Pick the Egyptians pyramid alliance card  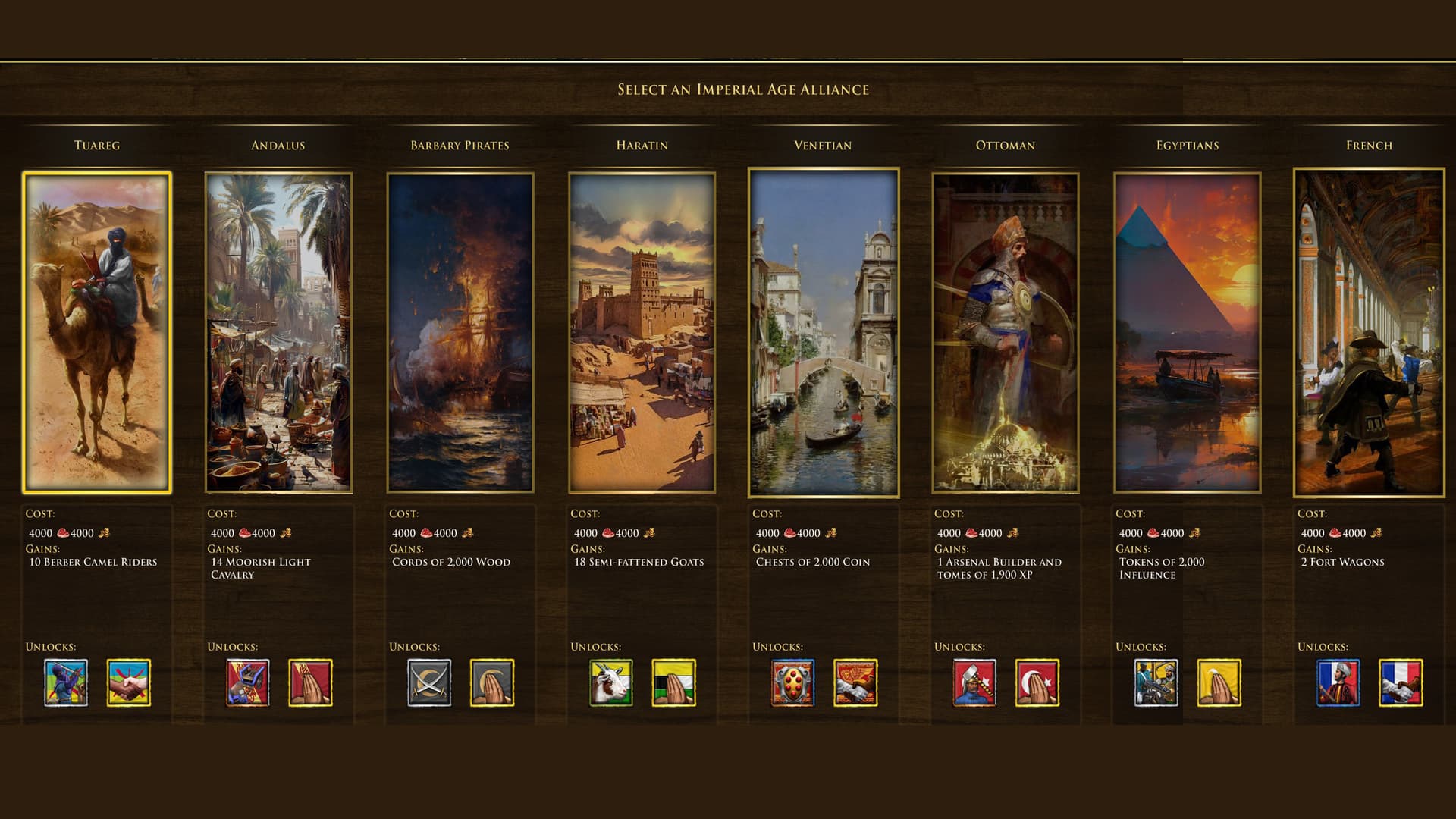1187,332
